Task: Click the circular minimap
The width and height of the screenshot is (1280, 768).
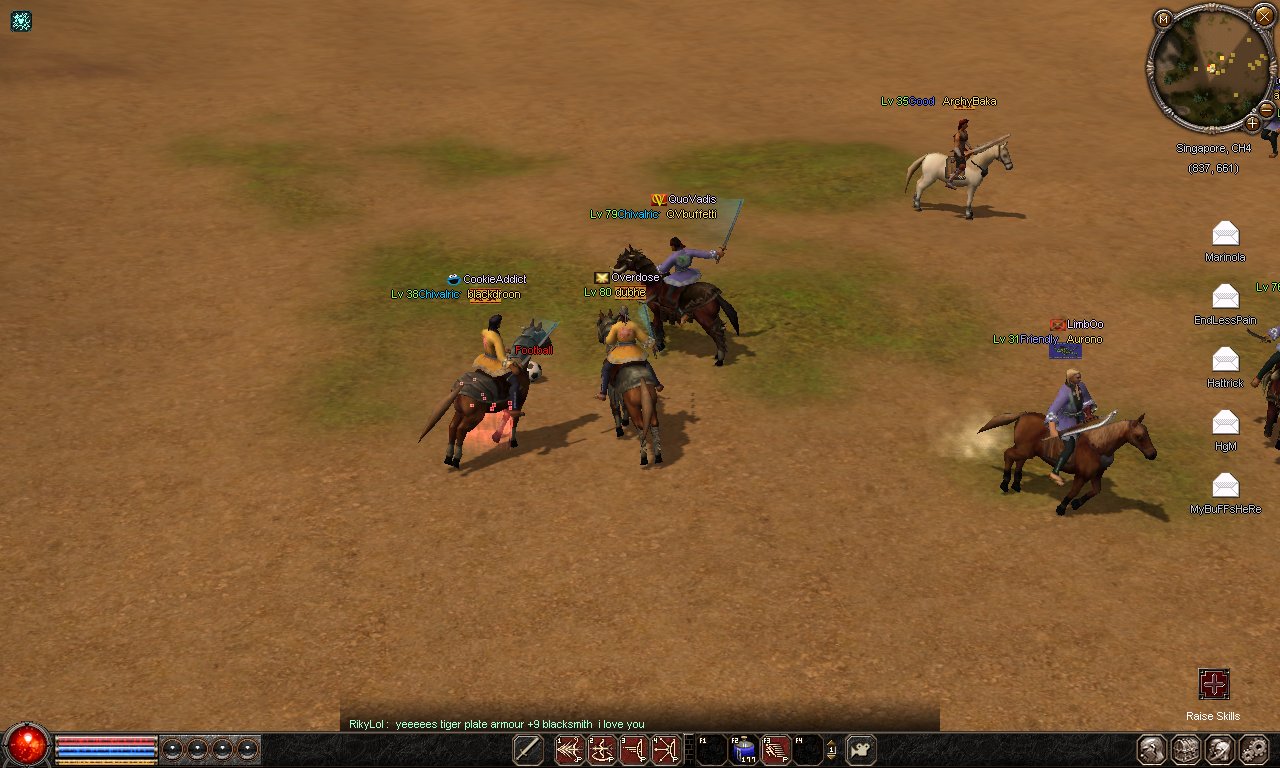Action: (1212, 68)
